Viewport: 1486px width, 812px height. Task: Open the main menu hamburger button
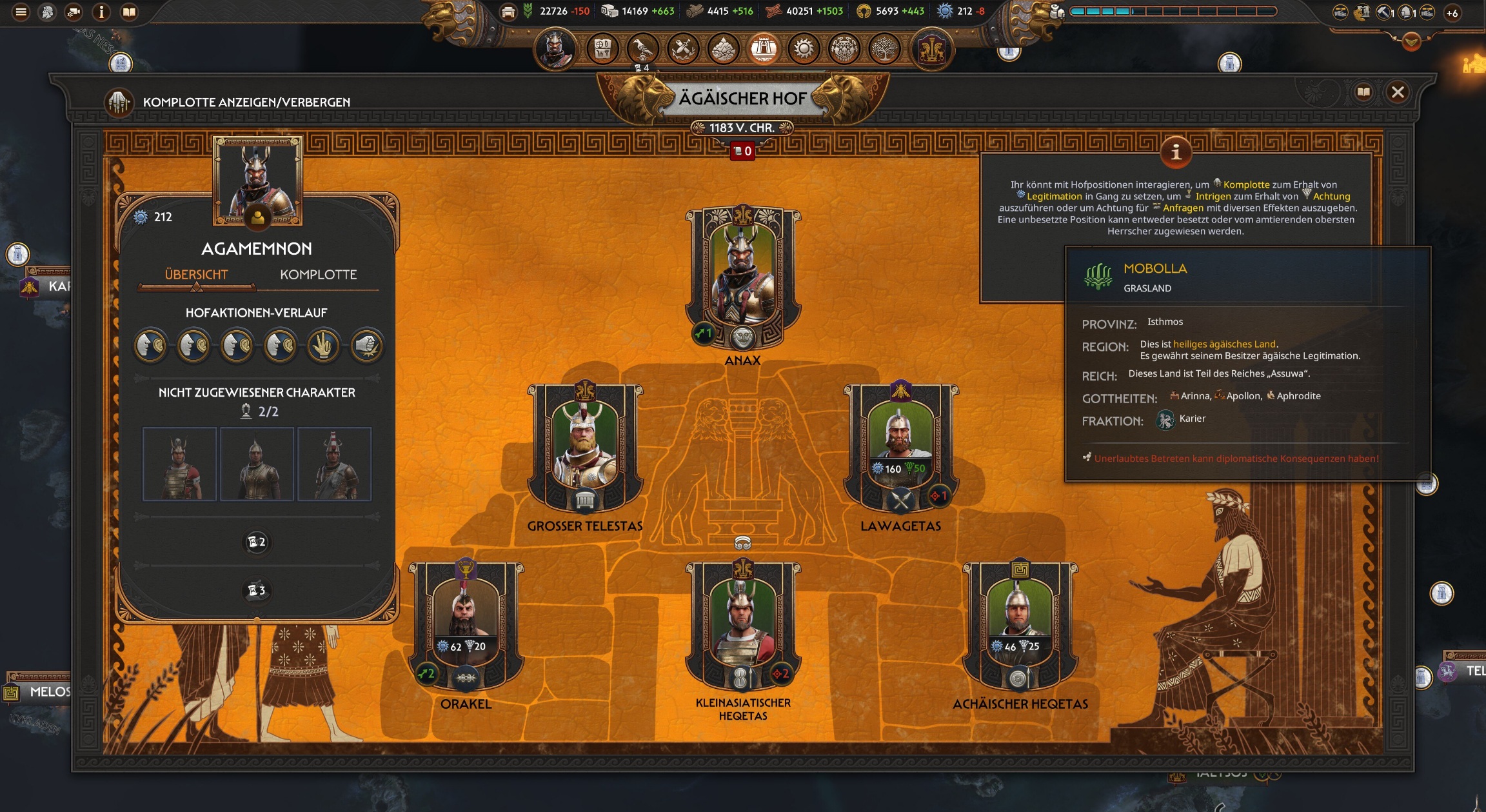[21, 12]
